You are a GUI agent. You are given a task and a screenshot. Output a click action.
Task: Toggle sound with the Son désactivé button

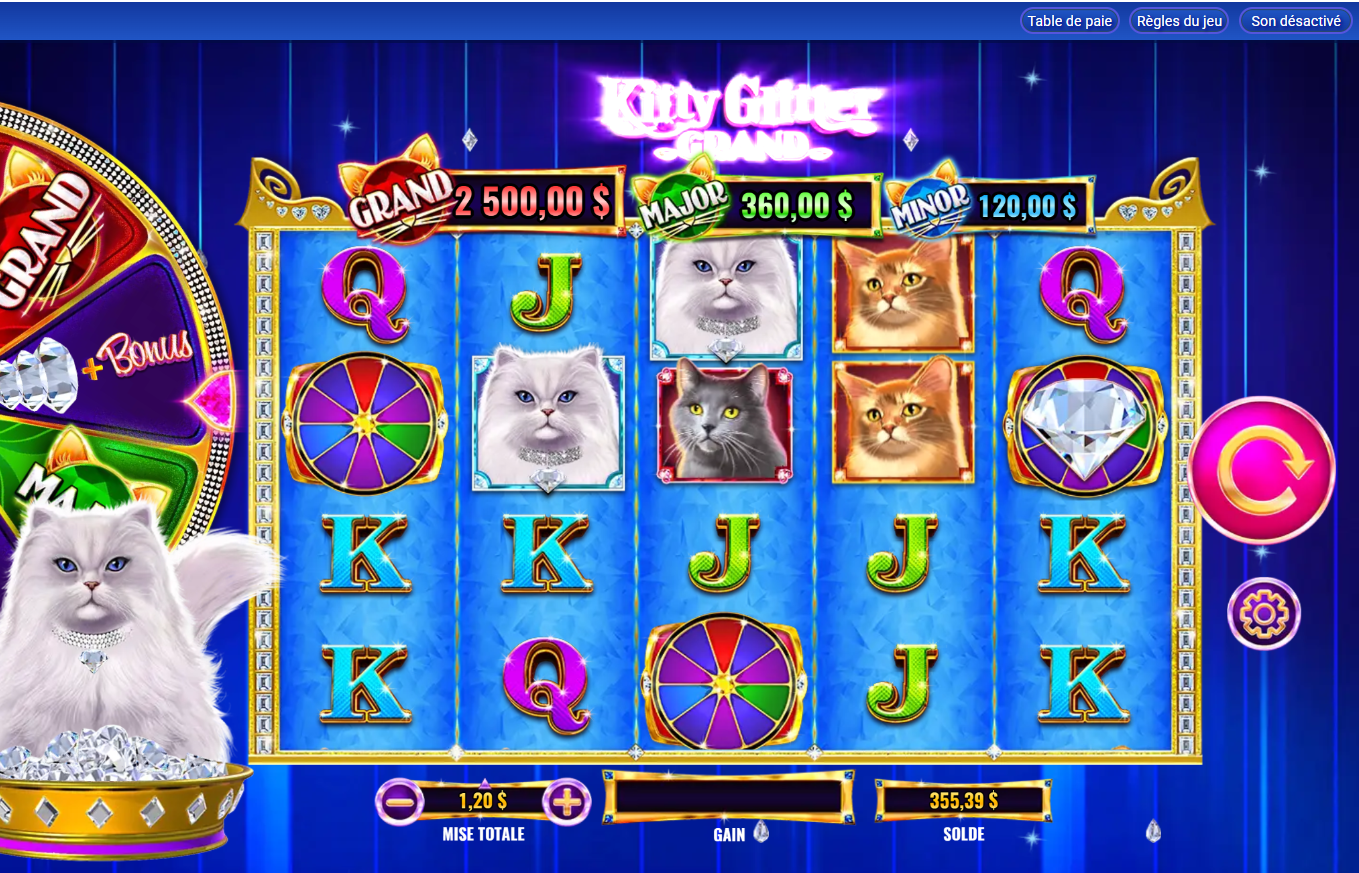[x=1295, y=20]
